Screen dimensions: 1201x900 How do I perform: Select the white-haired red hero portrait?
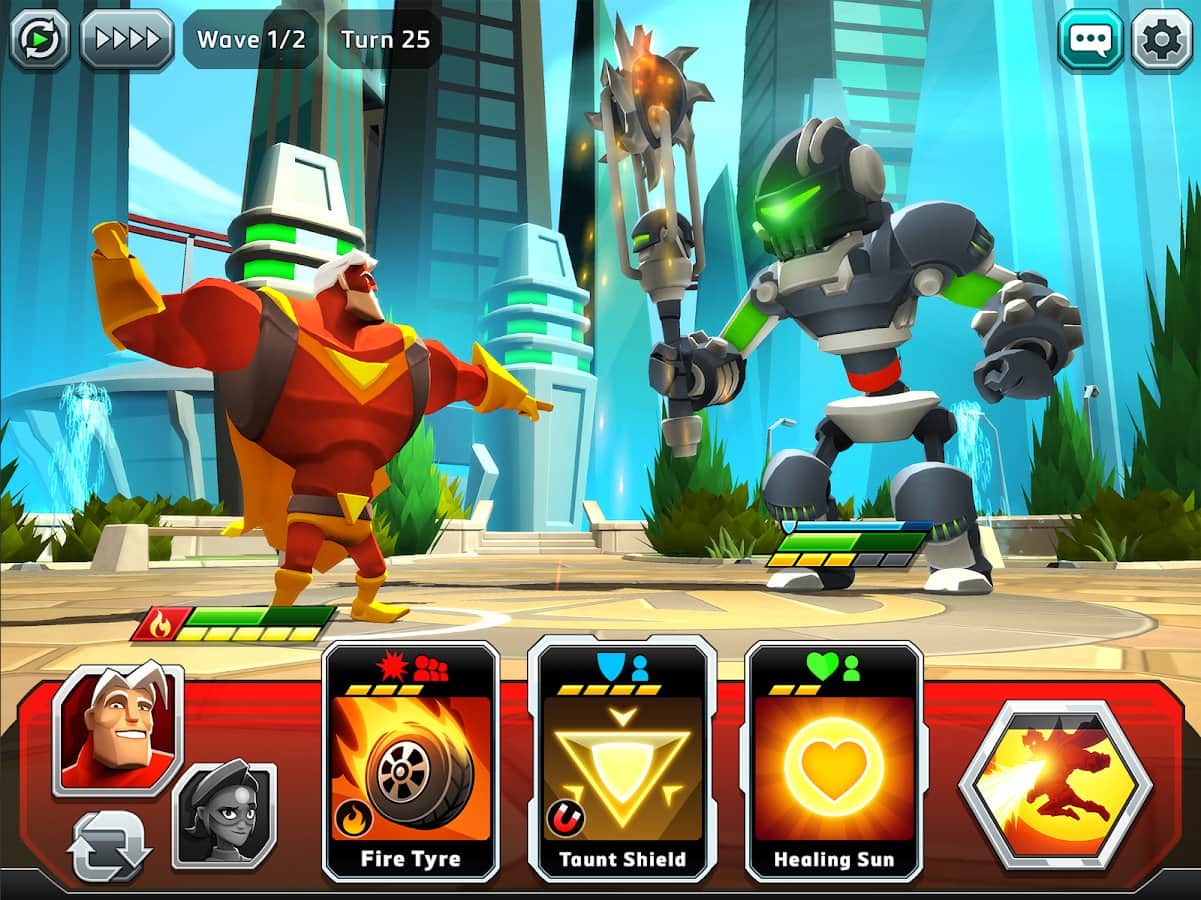[118, 729]
